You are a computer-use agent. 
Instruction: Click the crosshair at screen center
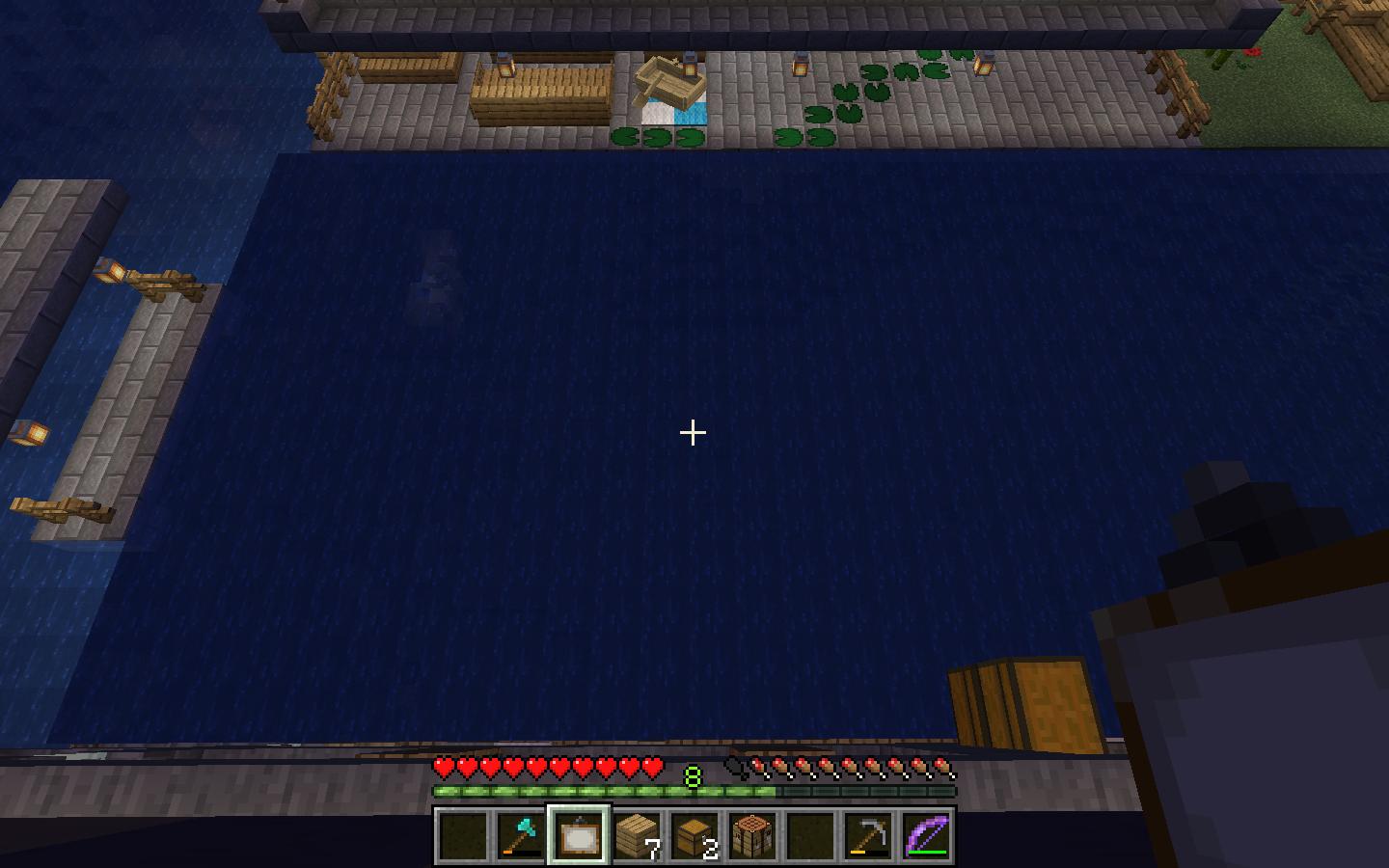coord(694,433)
